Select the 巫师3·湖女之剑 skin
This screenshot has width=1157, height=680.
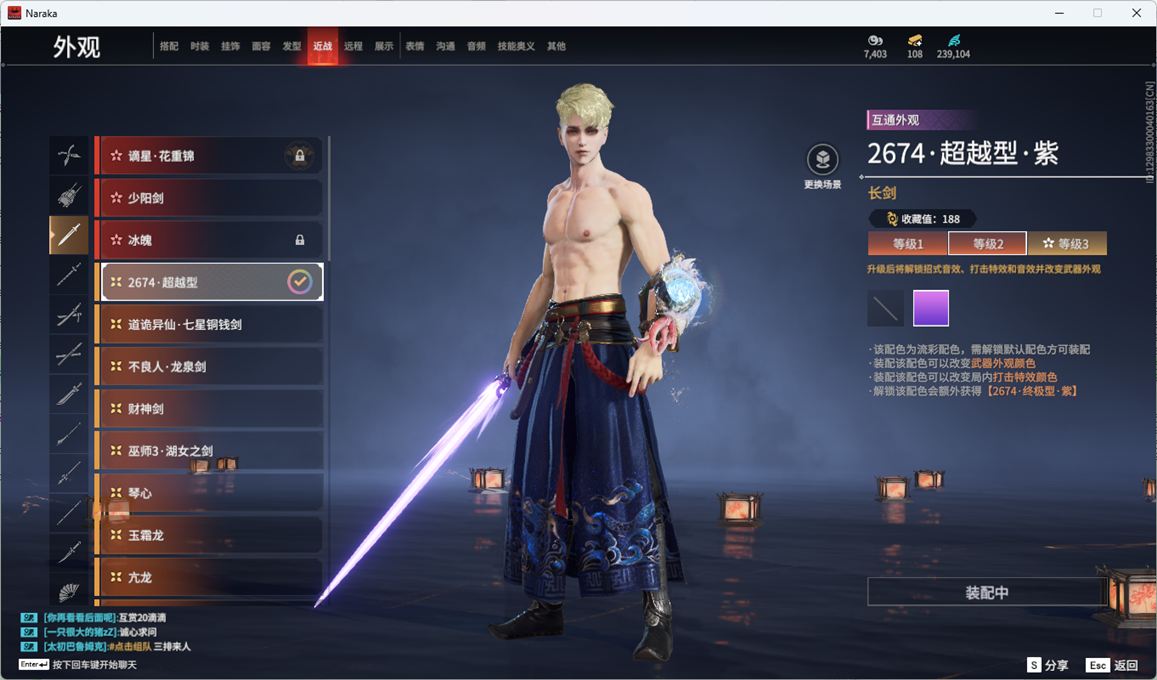tap(209, 450)
